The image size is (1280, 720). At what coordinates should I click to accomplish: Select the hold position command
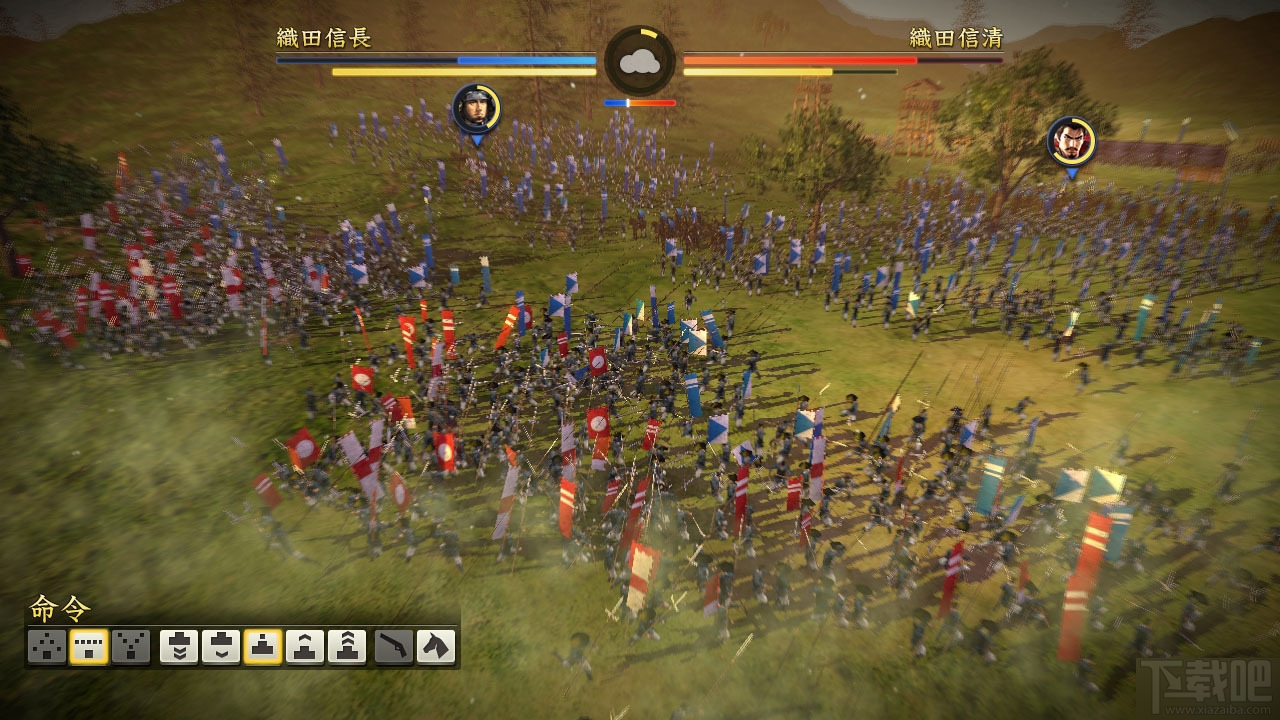[263, 647]
